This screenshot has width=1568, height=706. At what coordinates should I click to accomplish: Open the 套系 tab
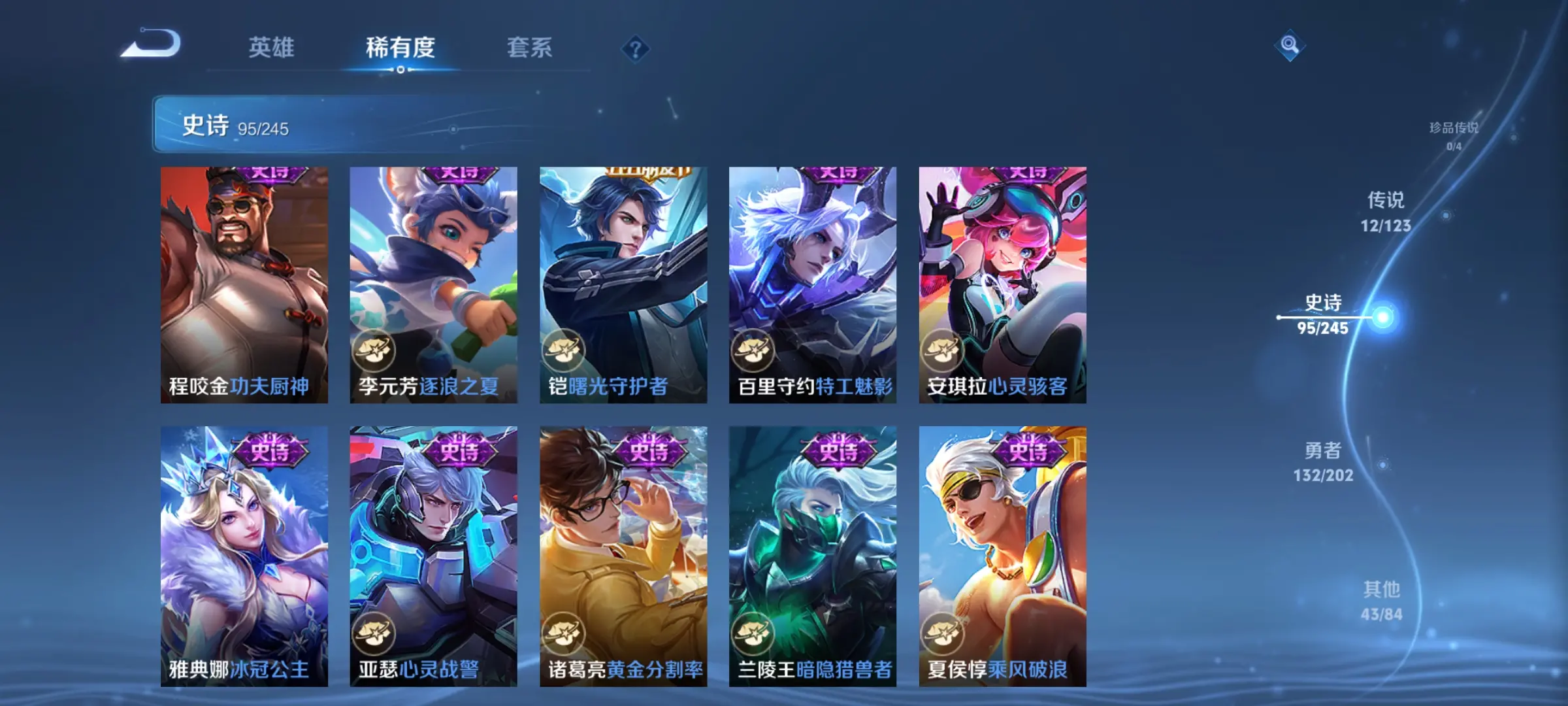click(529, 48)
